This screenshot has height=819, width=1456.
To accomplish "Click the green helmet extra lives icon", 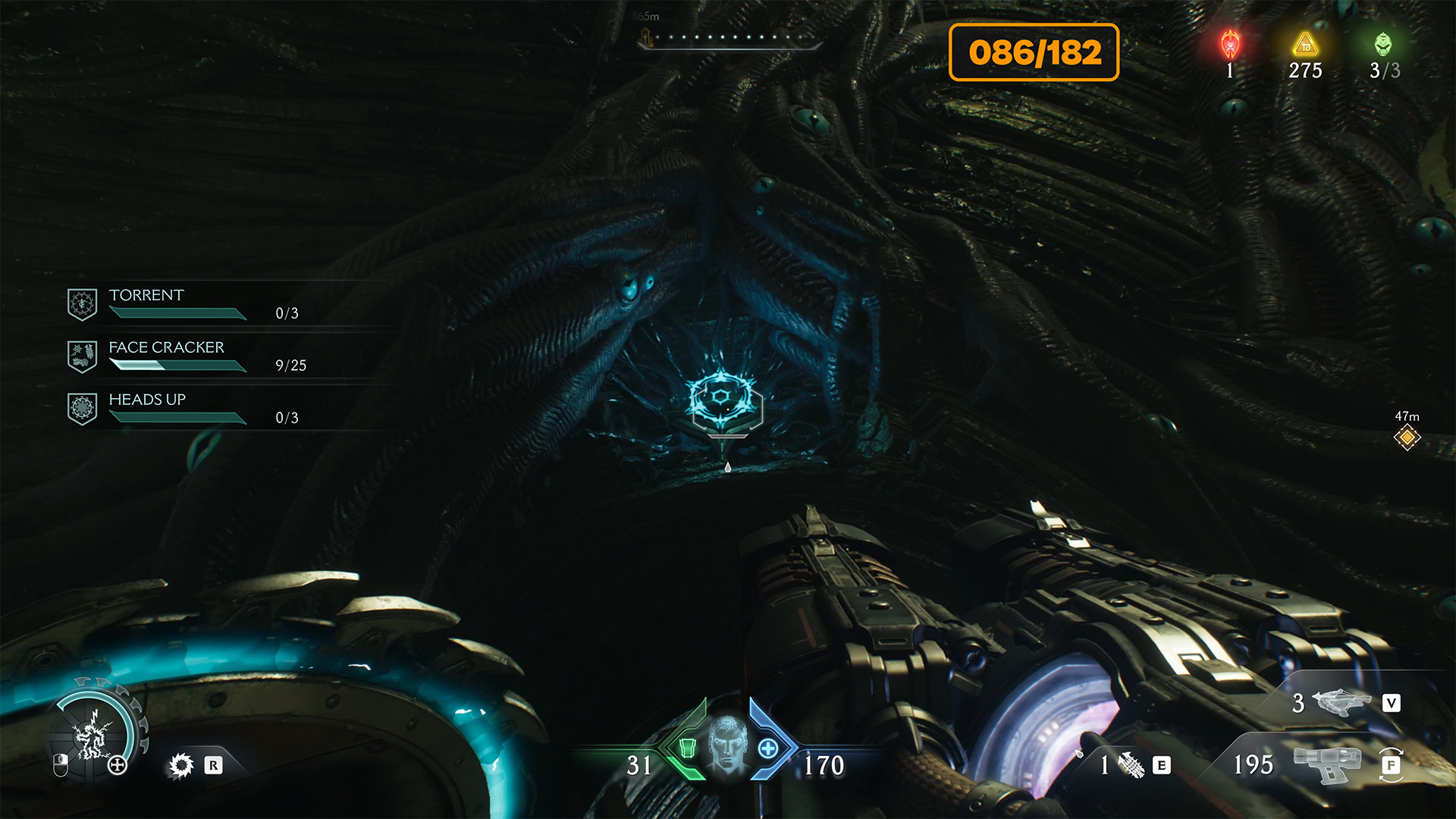I will 1383,45.
